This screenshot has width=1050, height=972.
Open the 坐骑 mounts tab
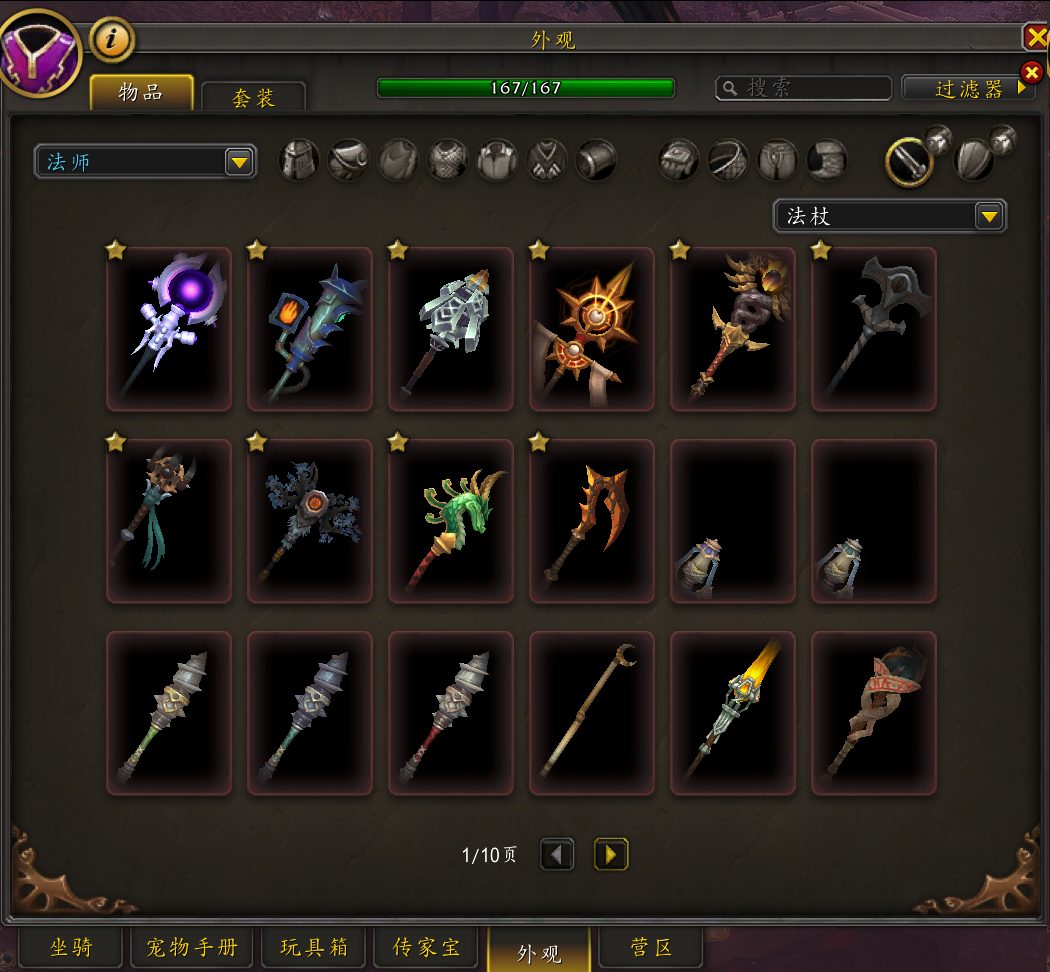pyautogui.click(x=71, y=948)
